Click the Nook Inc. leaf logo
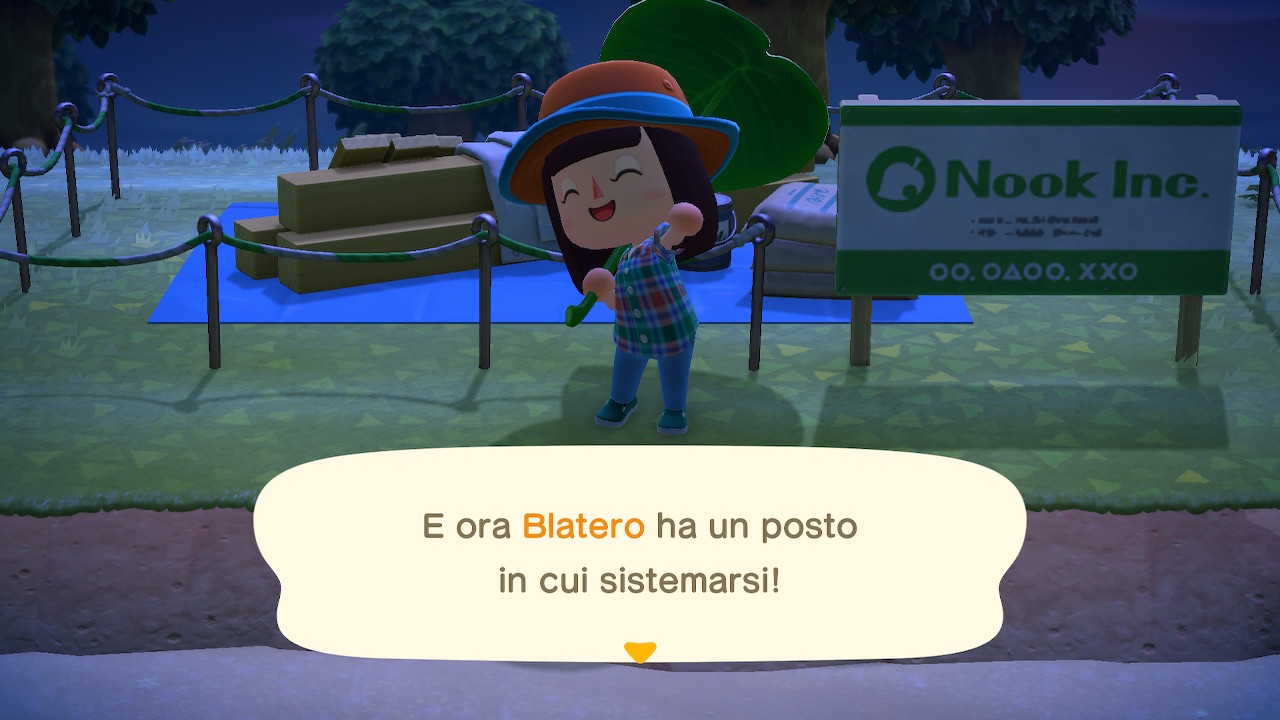This screenshot has height=720, width=1280. (903, 177)
